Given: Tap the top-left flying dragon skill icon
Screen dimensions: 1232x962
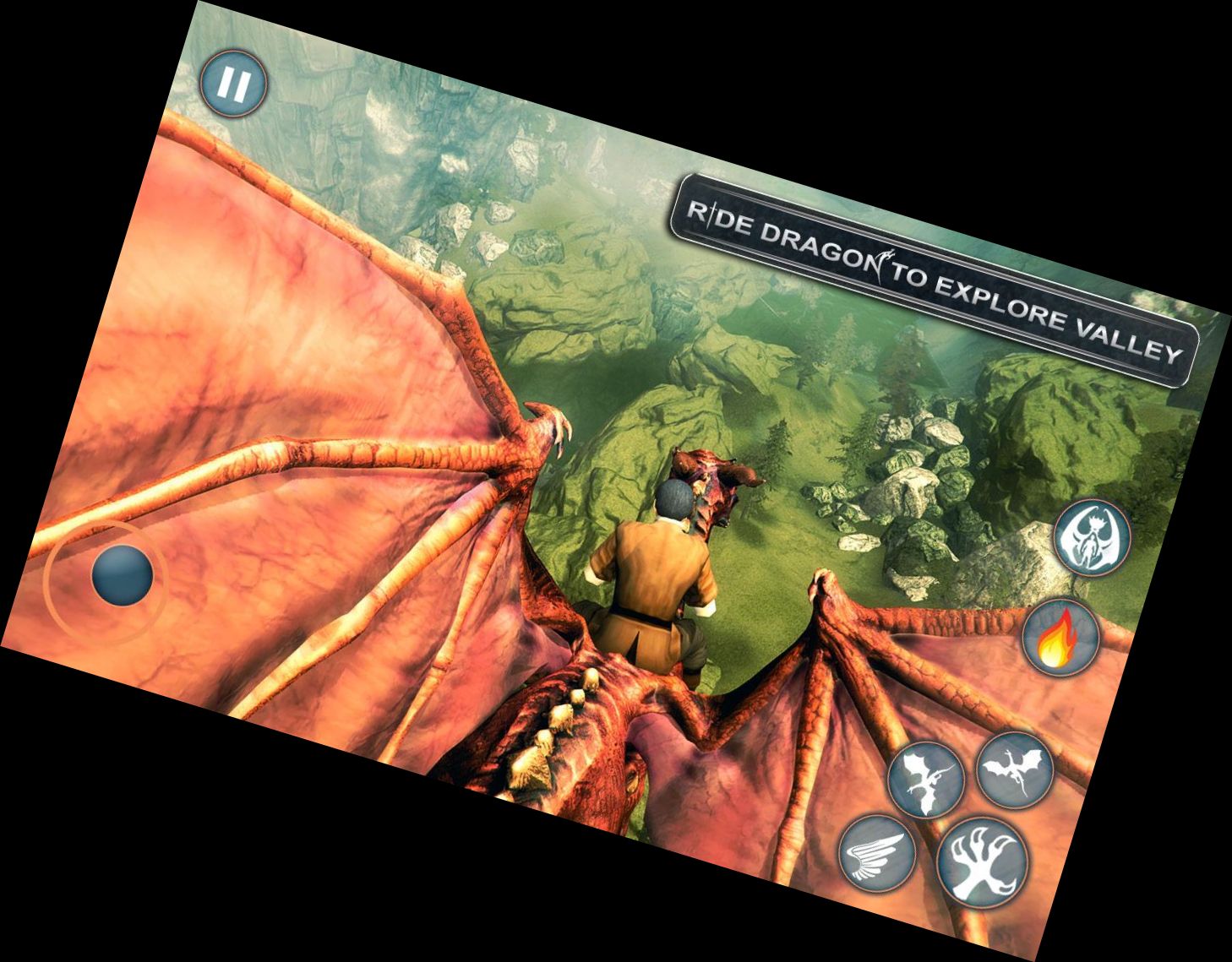Looking at the screenshot, I should point(925,780).
